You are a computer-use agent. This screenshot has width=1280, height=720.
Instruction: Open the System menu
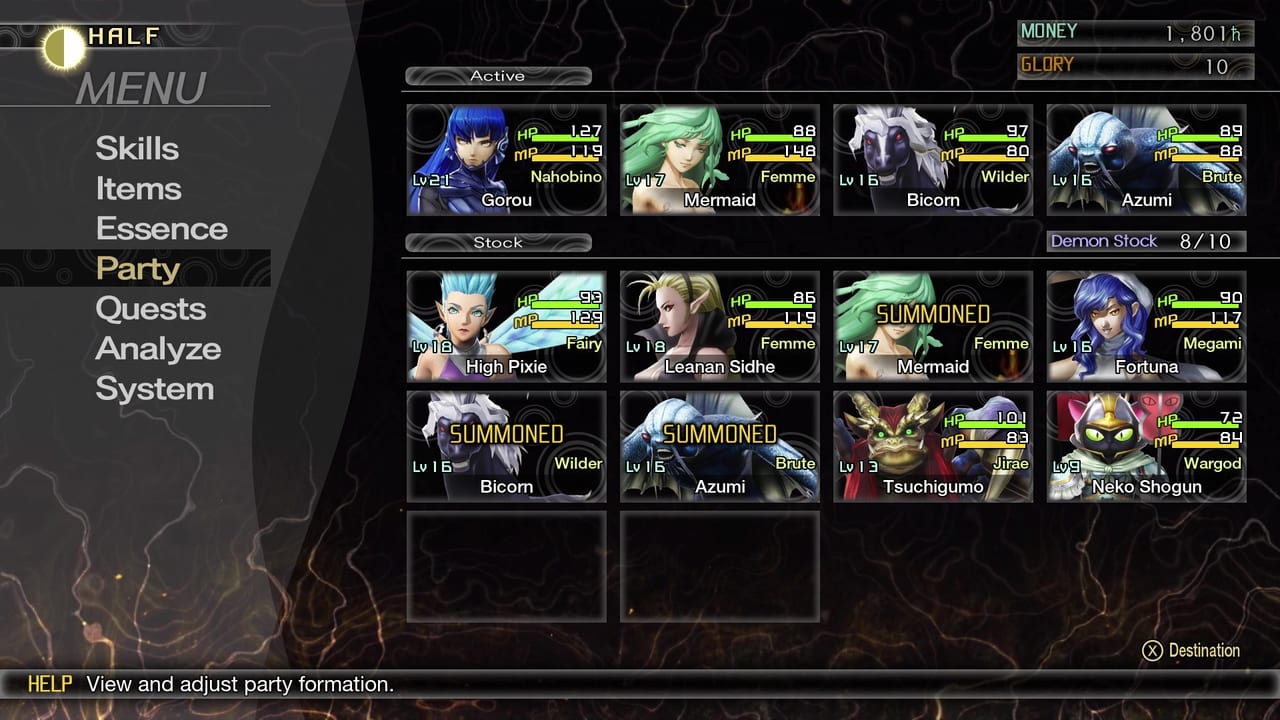click(154, 389)
